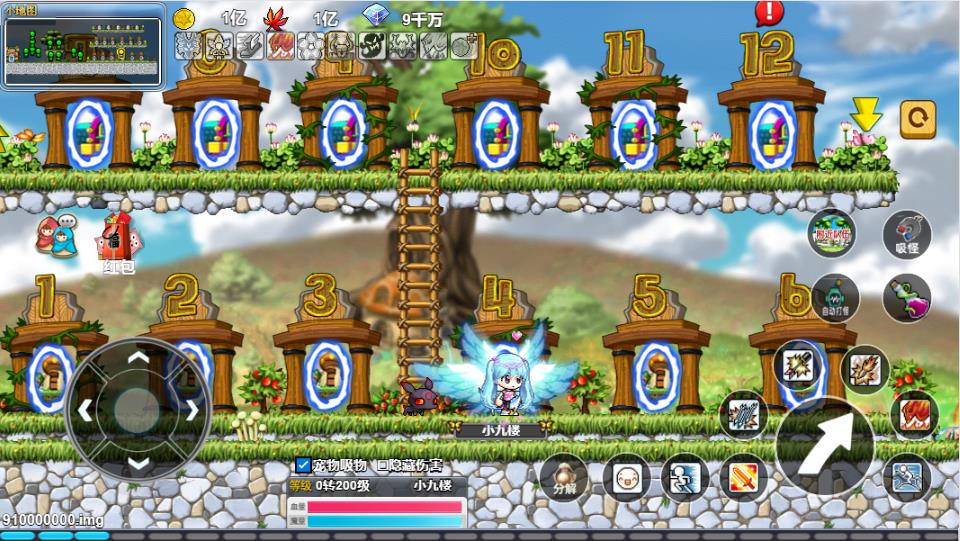Activate the running figure dash skill
The width and height of the screenshot is (960, 541).
683,478
